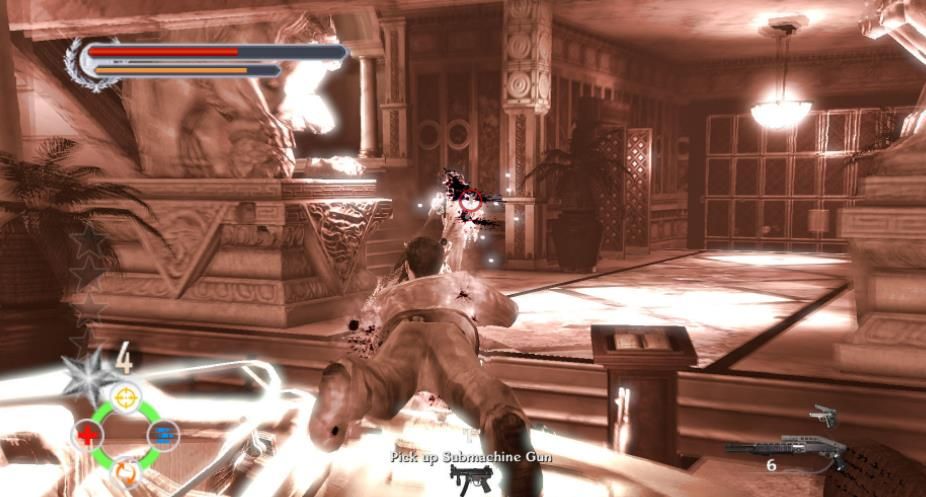This screenshot has width=926, height=497.
Task: Select the dual pistols weapon icon
Action: click(823, 414)
